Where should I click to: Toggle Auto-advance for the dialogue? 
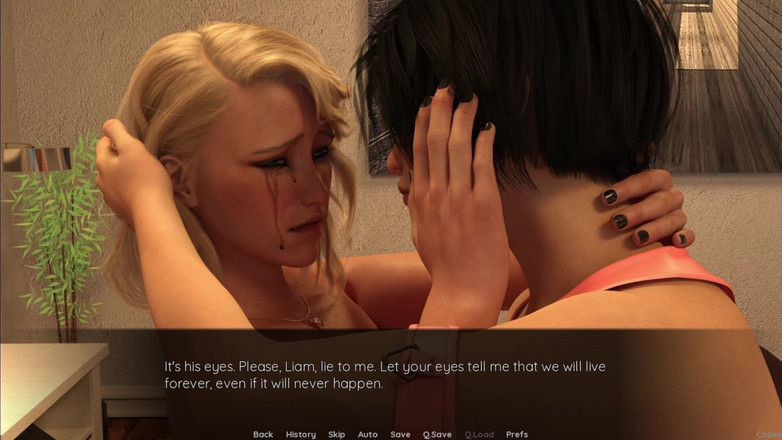368,434
